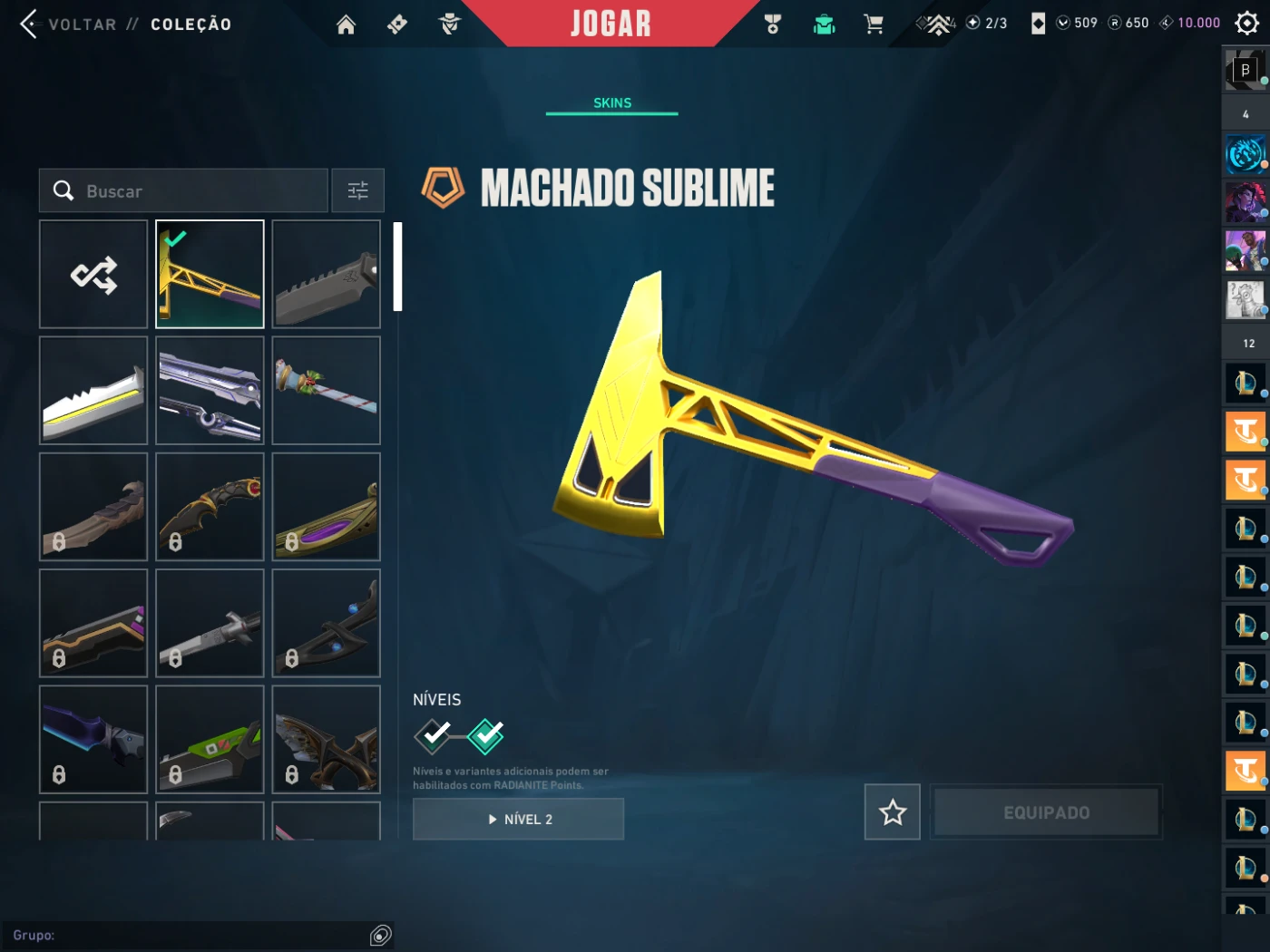Open the medal icon beside JOGAR
1270x952 pixels.
tap(773, 24)
